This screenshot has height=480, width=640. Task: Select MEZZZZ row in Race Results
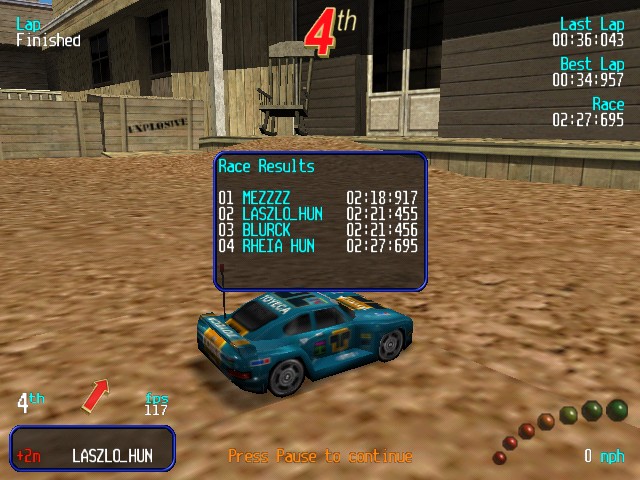[x=318, y=199]
